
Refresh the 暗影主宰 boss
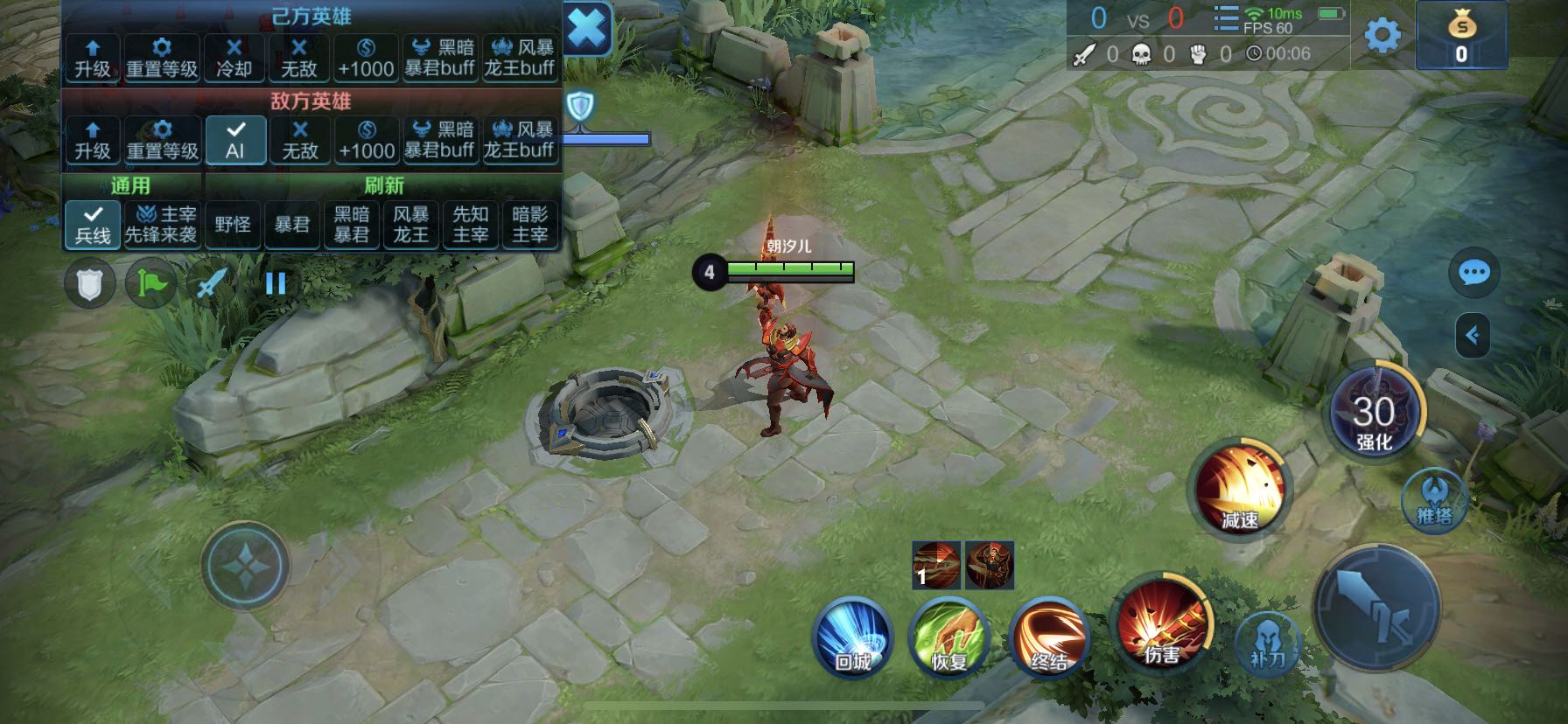pos(529,224)
